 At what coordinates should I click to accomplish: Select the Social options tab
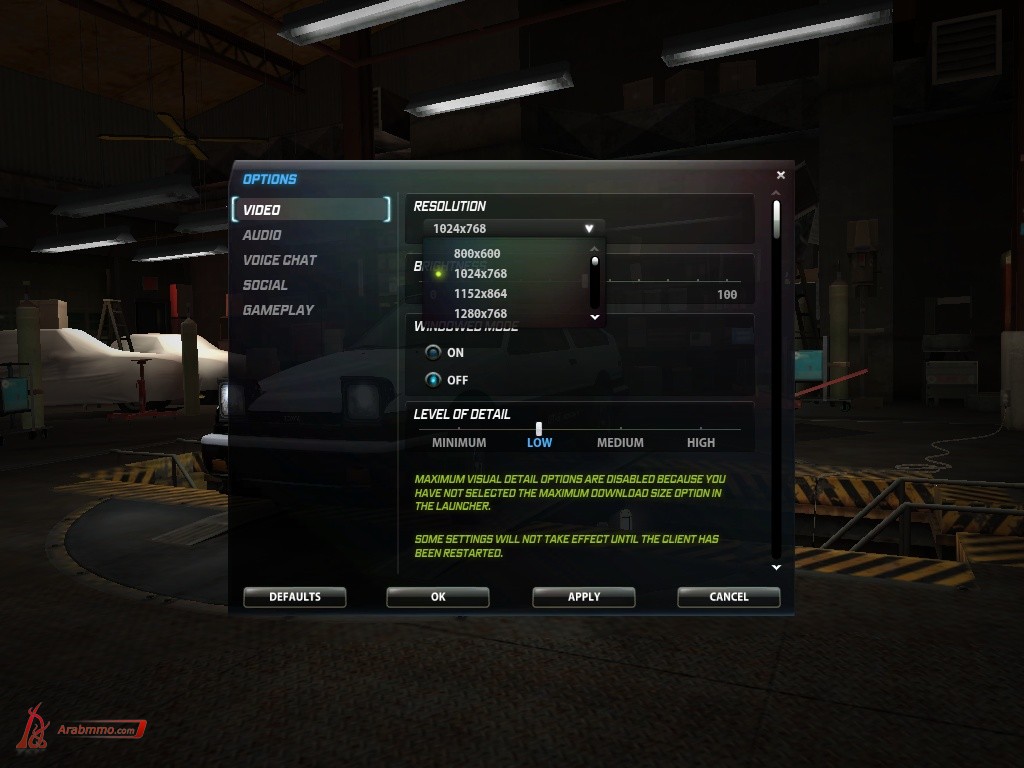click(x=265, y=285)
